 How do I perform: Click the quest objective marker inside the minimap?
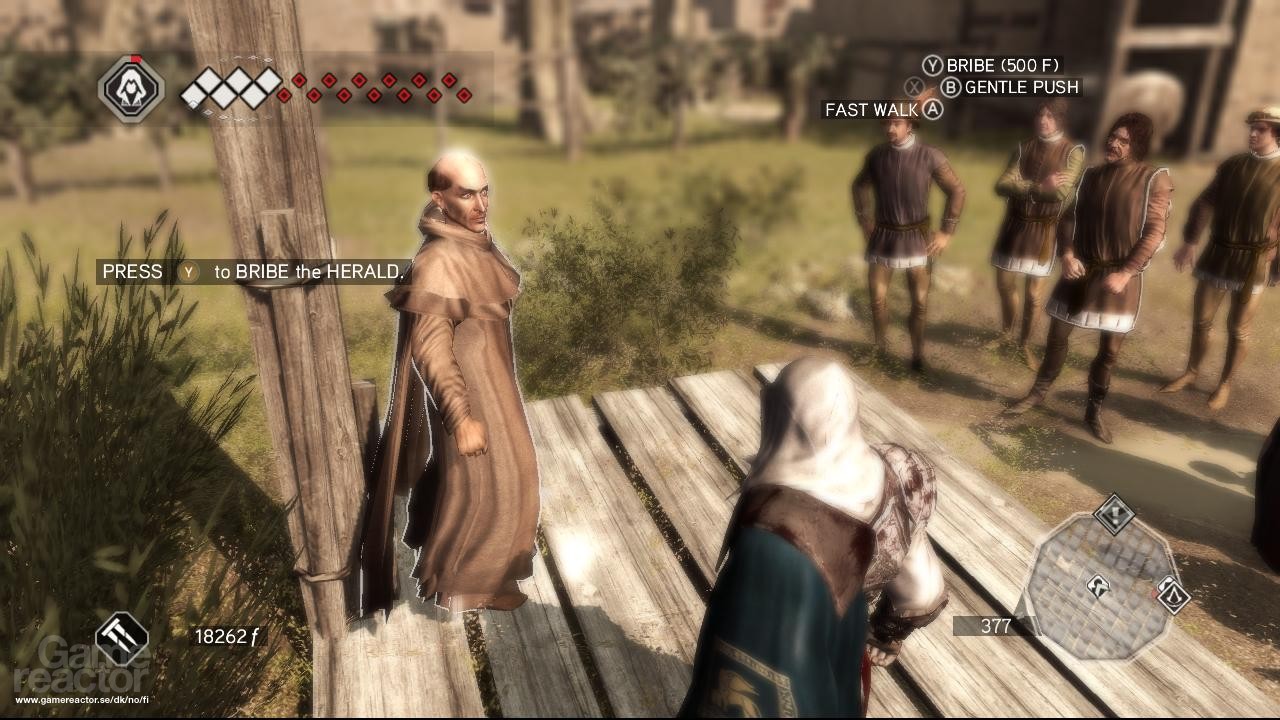1098,587
